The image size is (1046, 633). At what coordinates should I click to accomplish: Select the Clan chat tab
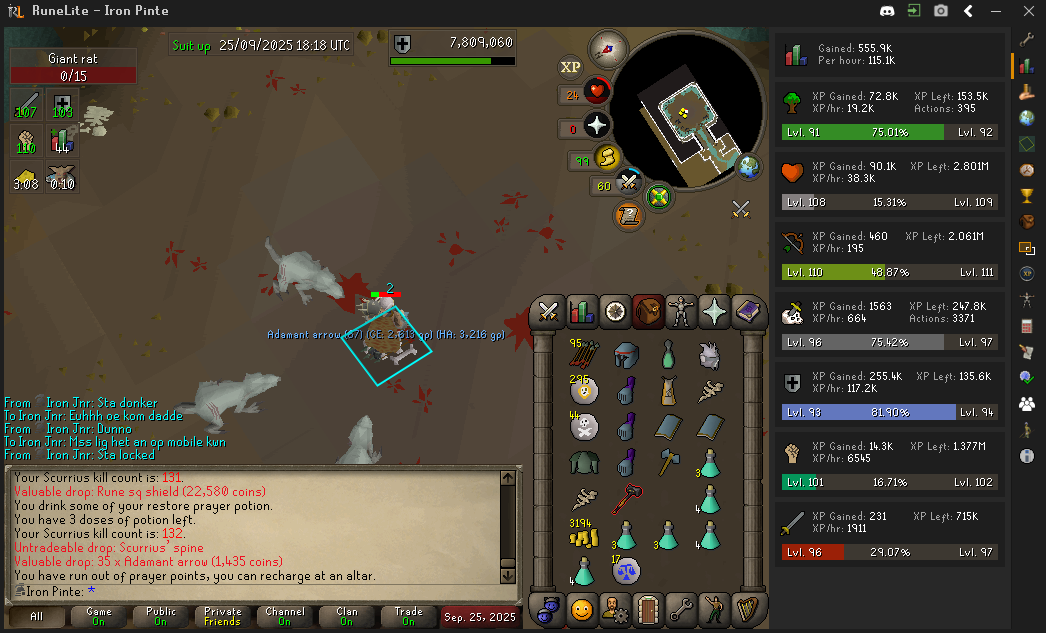pyautogui.click(x=346, y=616)
